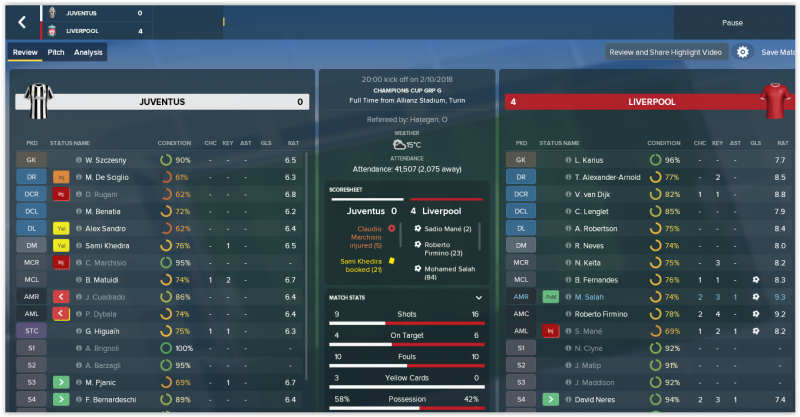Click Review and Share Highlight Video
Viewport: 800px width, 417px height.
click(x=666, y=52)
